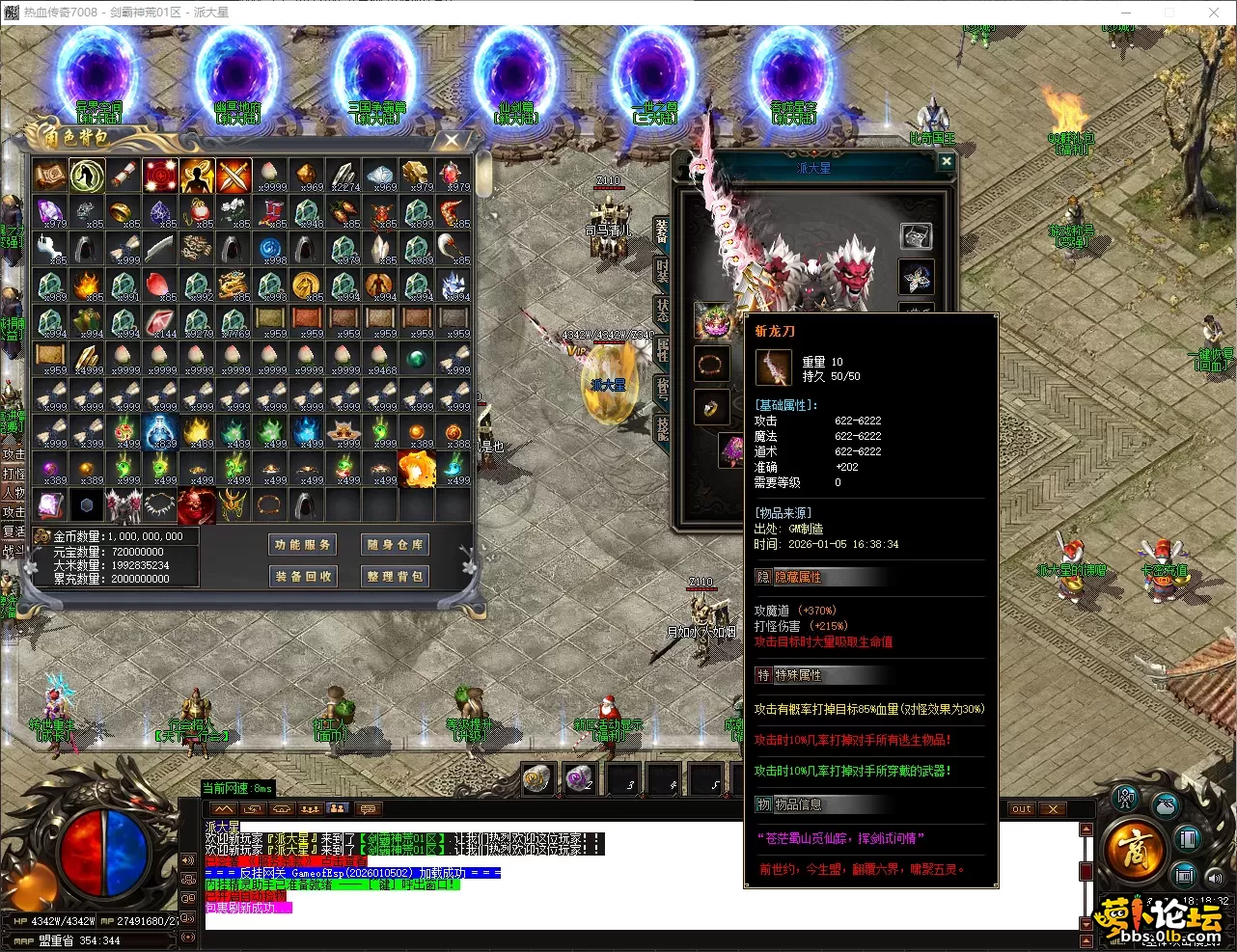The image size is (1237, 952).
Task: Click the 装备回收 equipment recycle button
Action: click(x=302, y=576)
